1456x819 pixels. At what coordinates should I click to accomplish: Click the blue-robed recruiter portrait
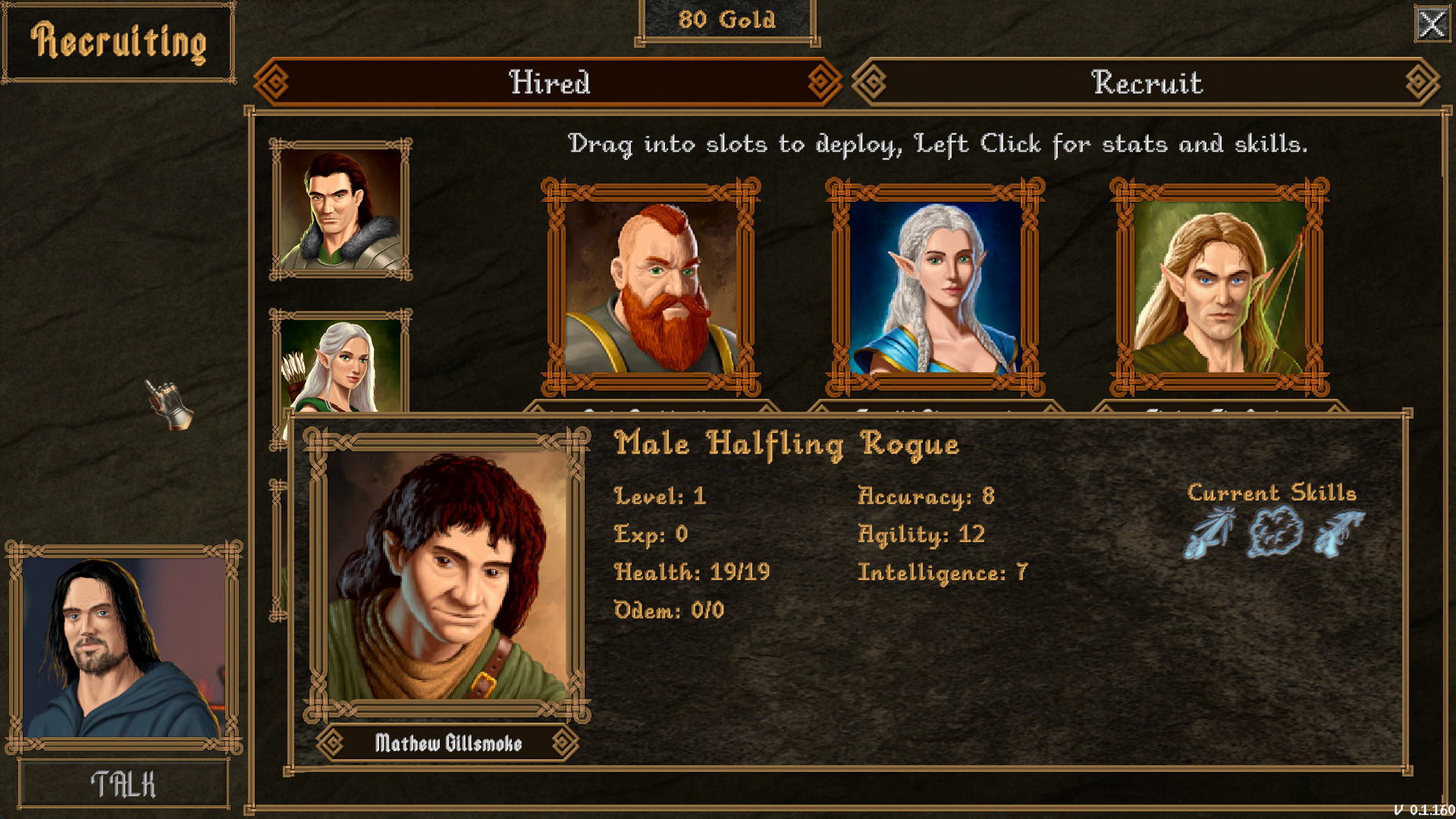(124, 647)
